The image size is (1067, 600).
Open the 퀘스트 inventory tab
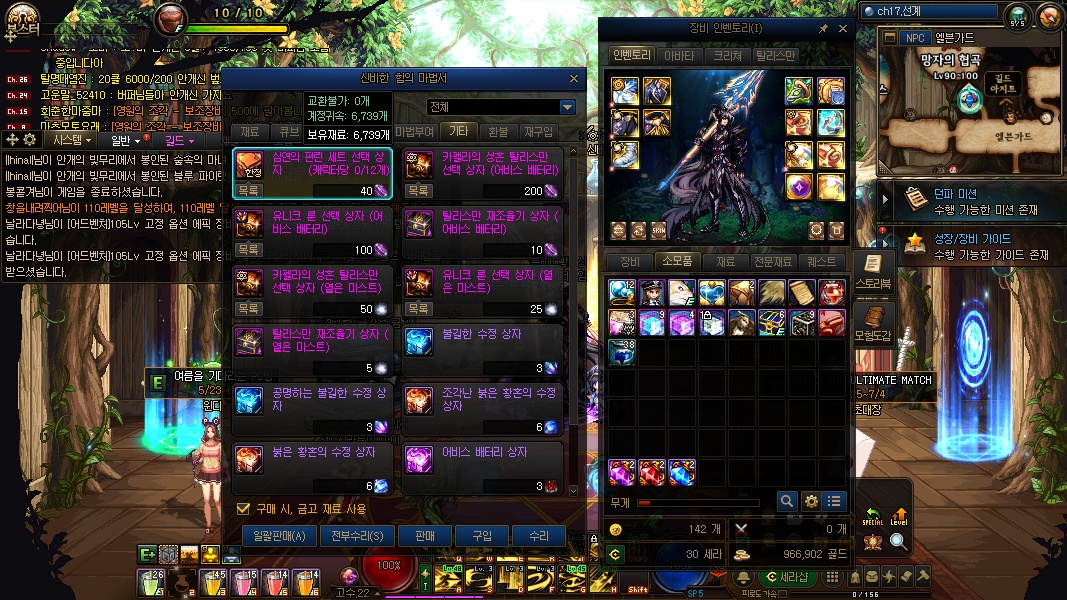tap(822, 262)
